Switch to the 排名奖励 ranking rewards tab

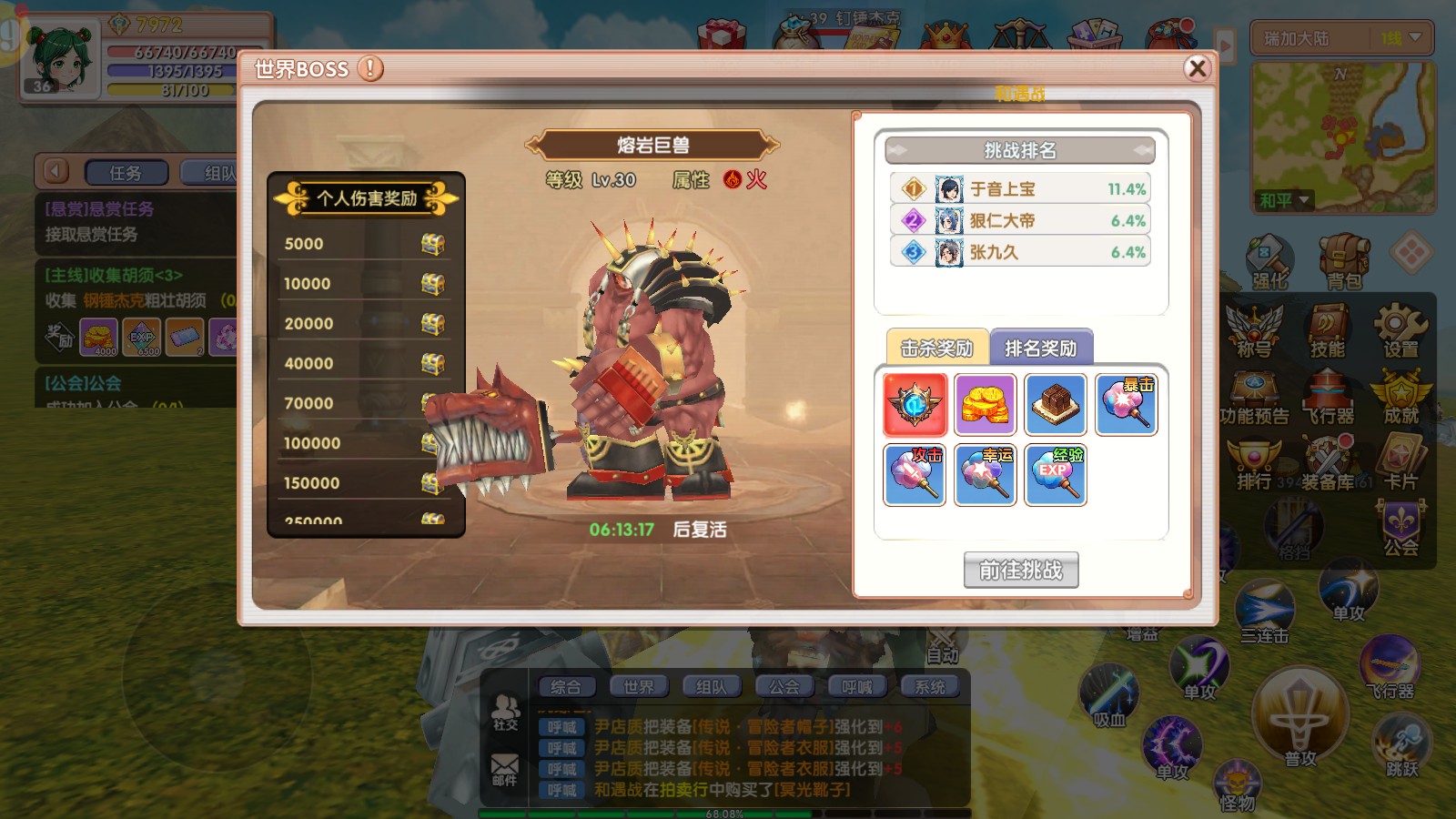1043,347
